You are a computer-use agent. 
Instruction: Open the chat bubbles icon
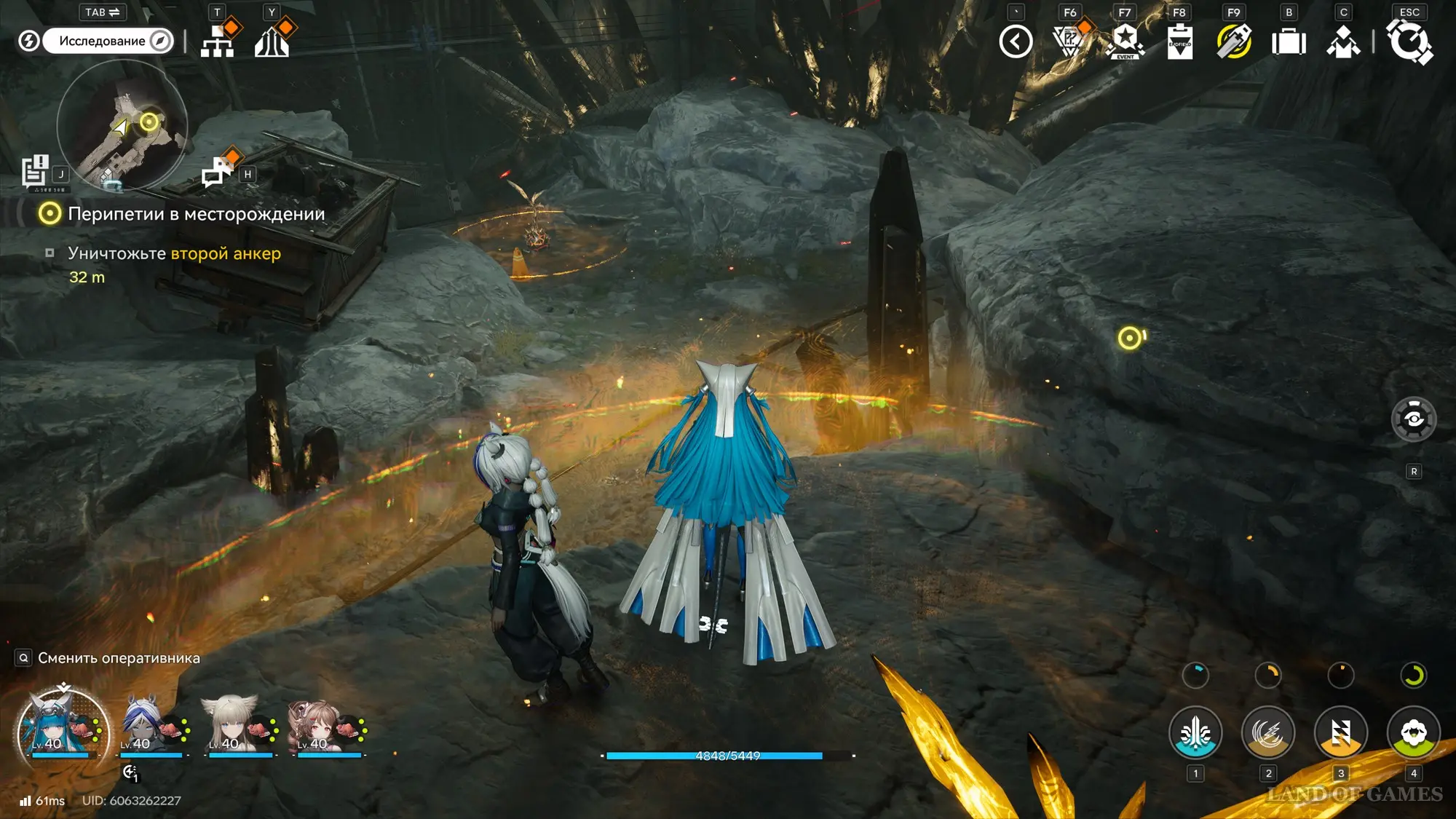point(216,172)
